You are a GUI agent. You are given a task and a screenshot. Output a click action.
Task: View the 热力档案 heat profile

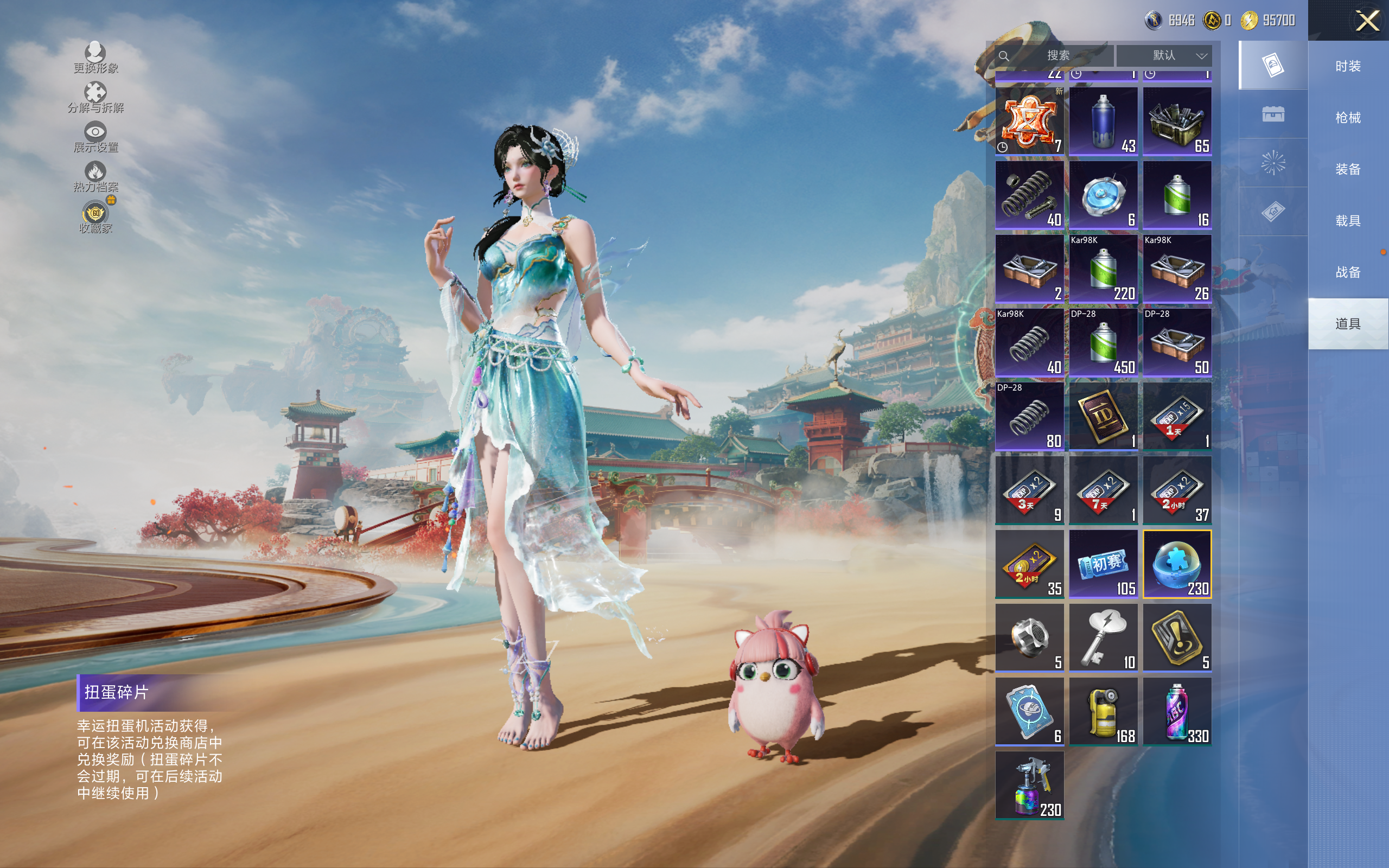pyautogui.click(x=95, y=176)
